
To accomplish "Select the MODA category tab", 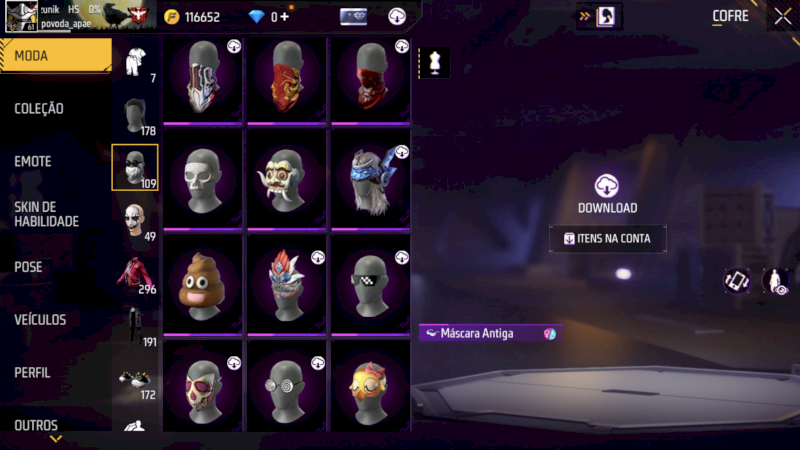I will pyautogui.click(x=55, y=56).
